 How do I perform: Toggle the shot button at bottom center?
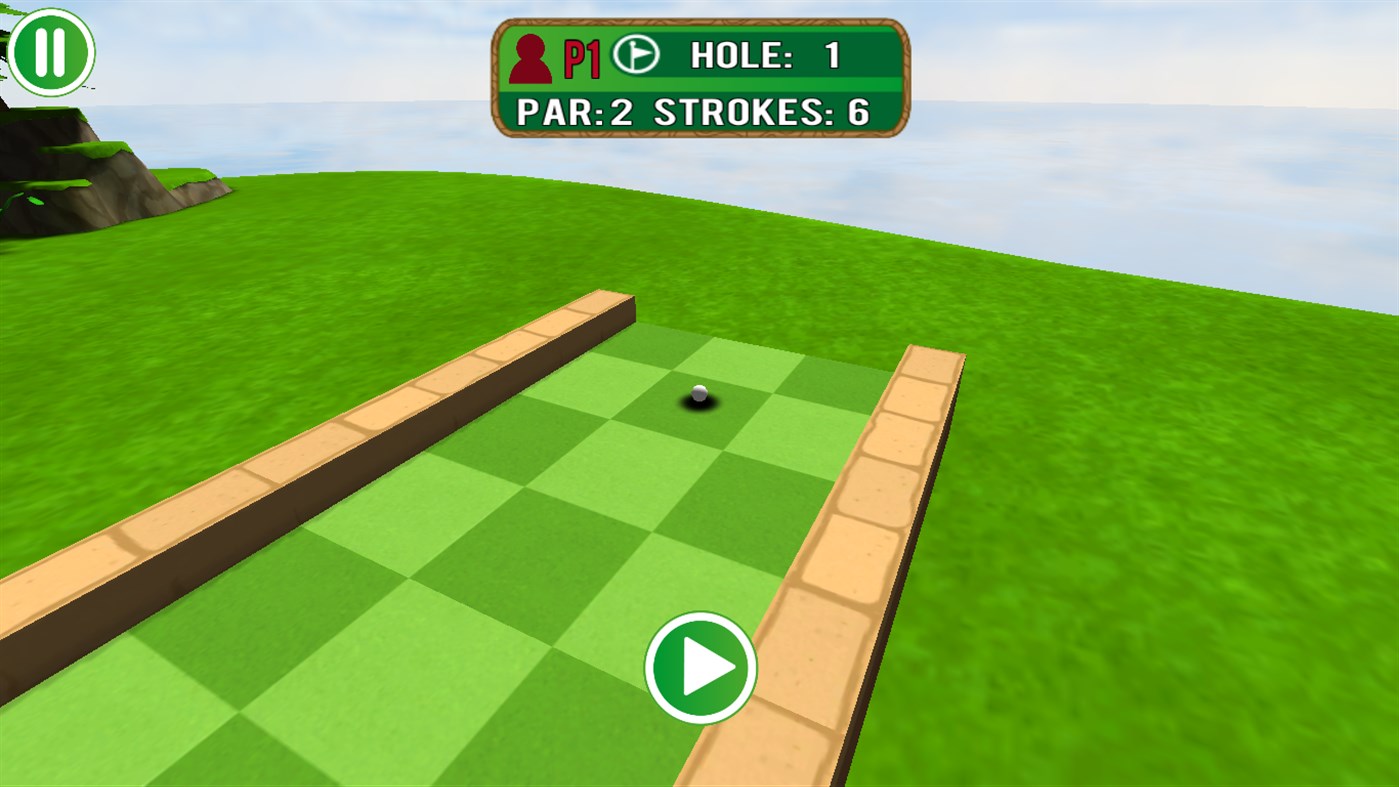click(699, 668)
